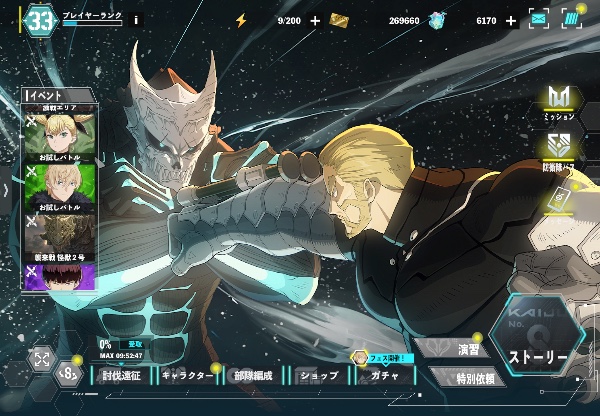Expand the left side panel arrow
Image resolution: width=600 pixels, height=416 pixels.
[x=7, y=190]
